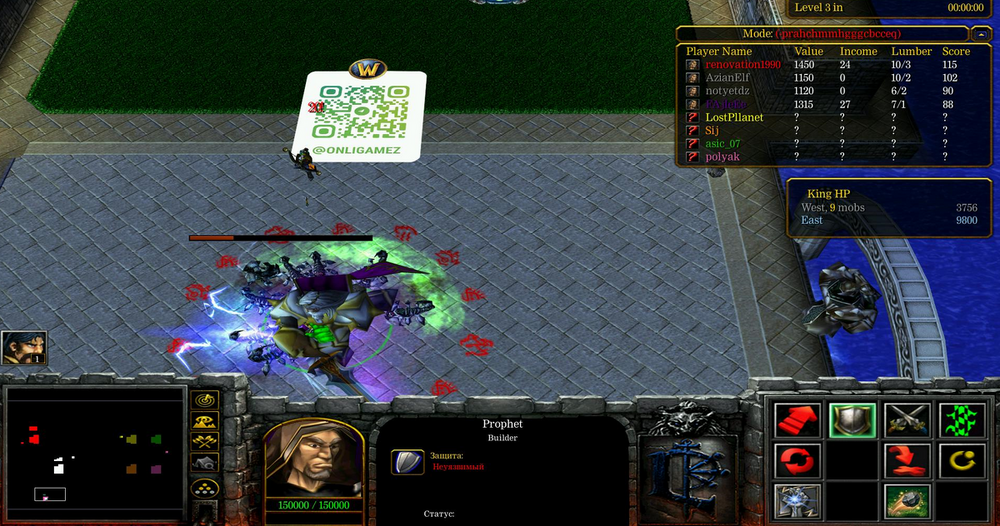Screen dimensions: 1000x526
Task: Click the Prophet builder unit portrait
Action: (313, 458)
